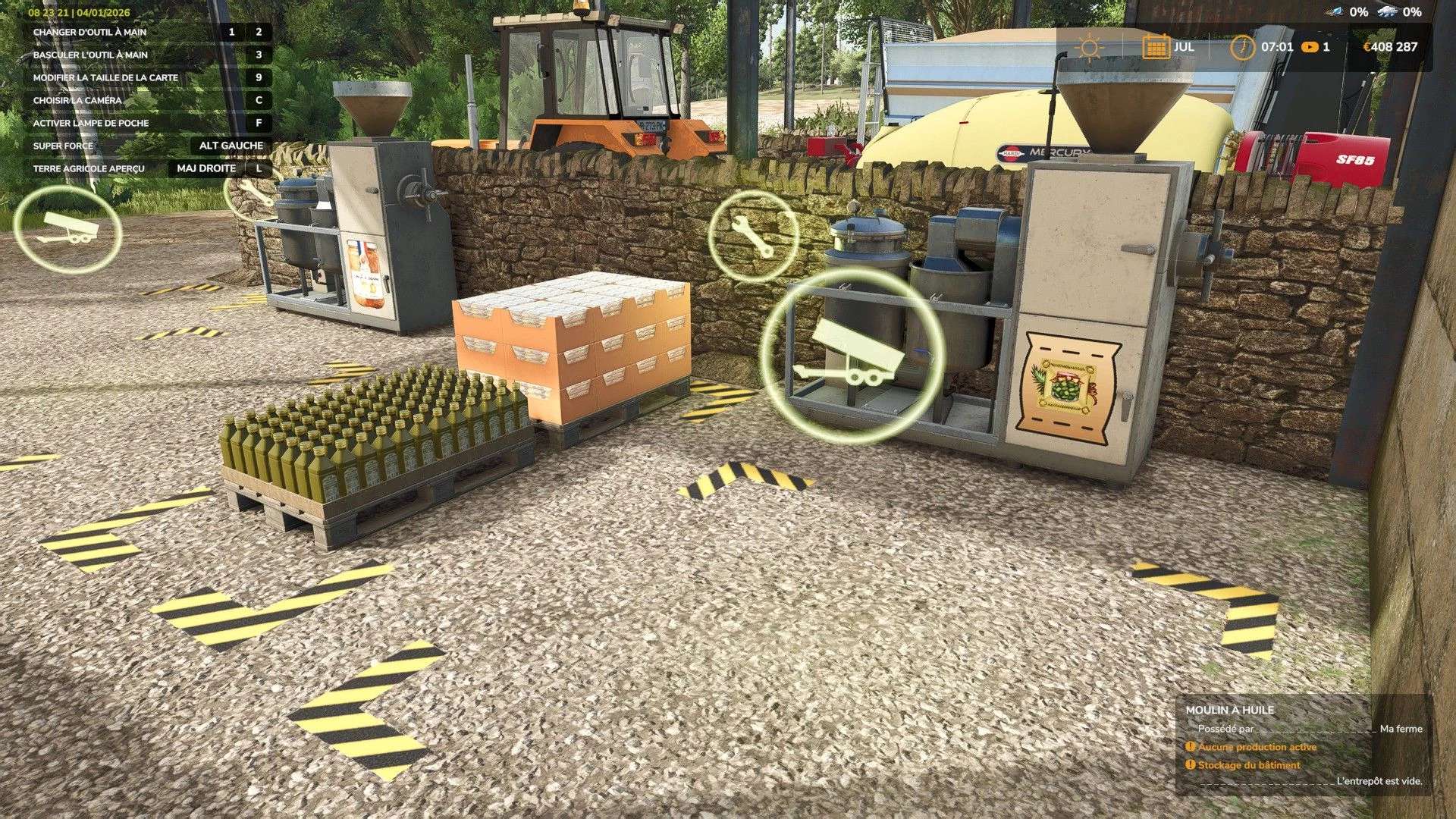Click the BASCULER L'OUTIL À MAIN entry
Viewport: 1456px width, 819px height.
click(91, 55)
